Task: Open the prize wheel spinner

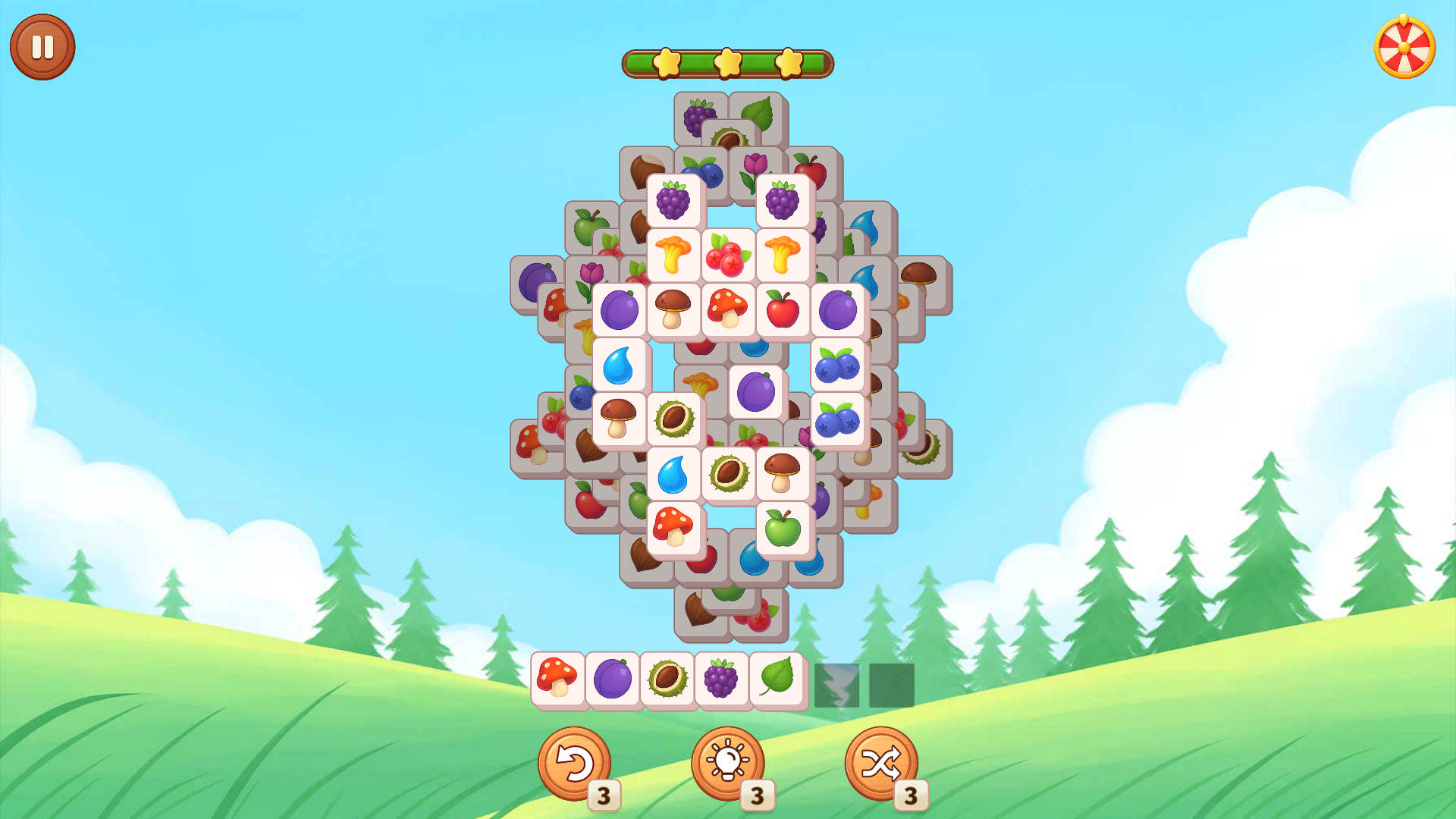Action: click(x=1404, y=47)
